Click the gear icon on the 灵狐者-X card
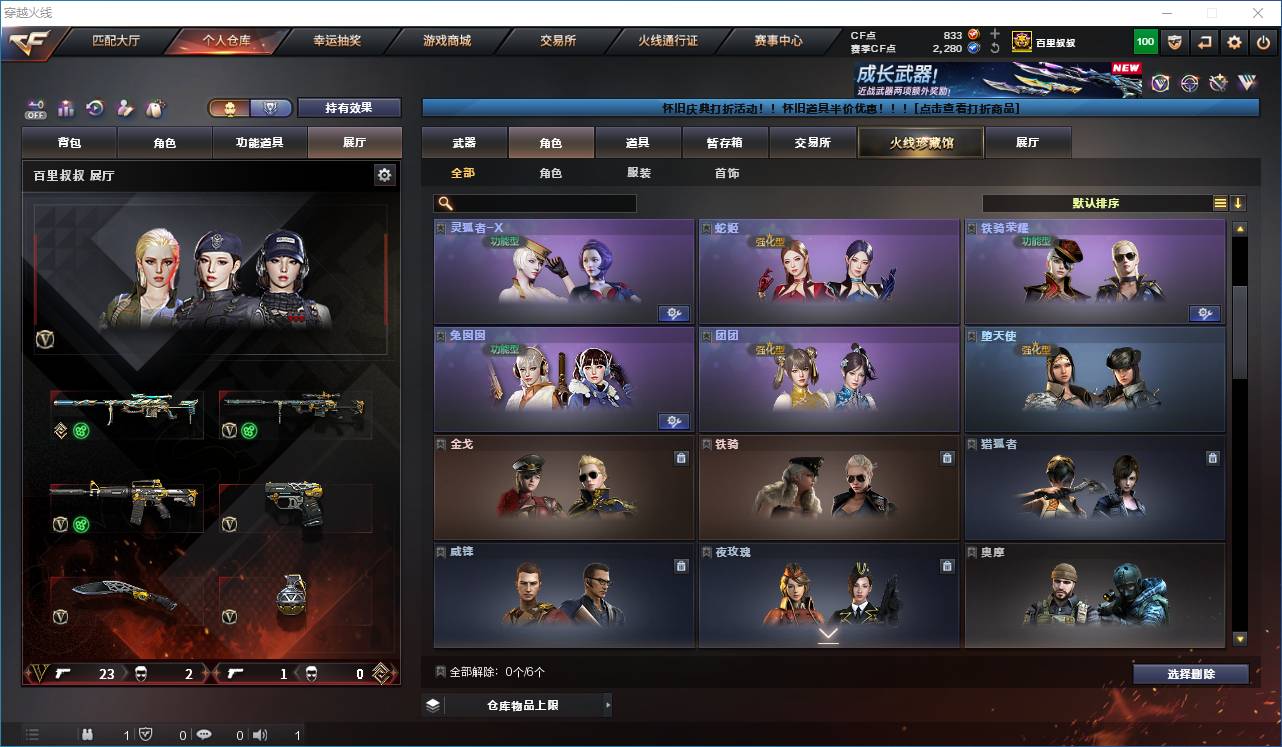Image resolution: width=1282 pixels, height=747 pixels. point(673,313)
